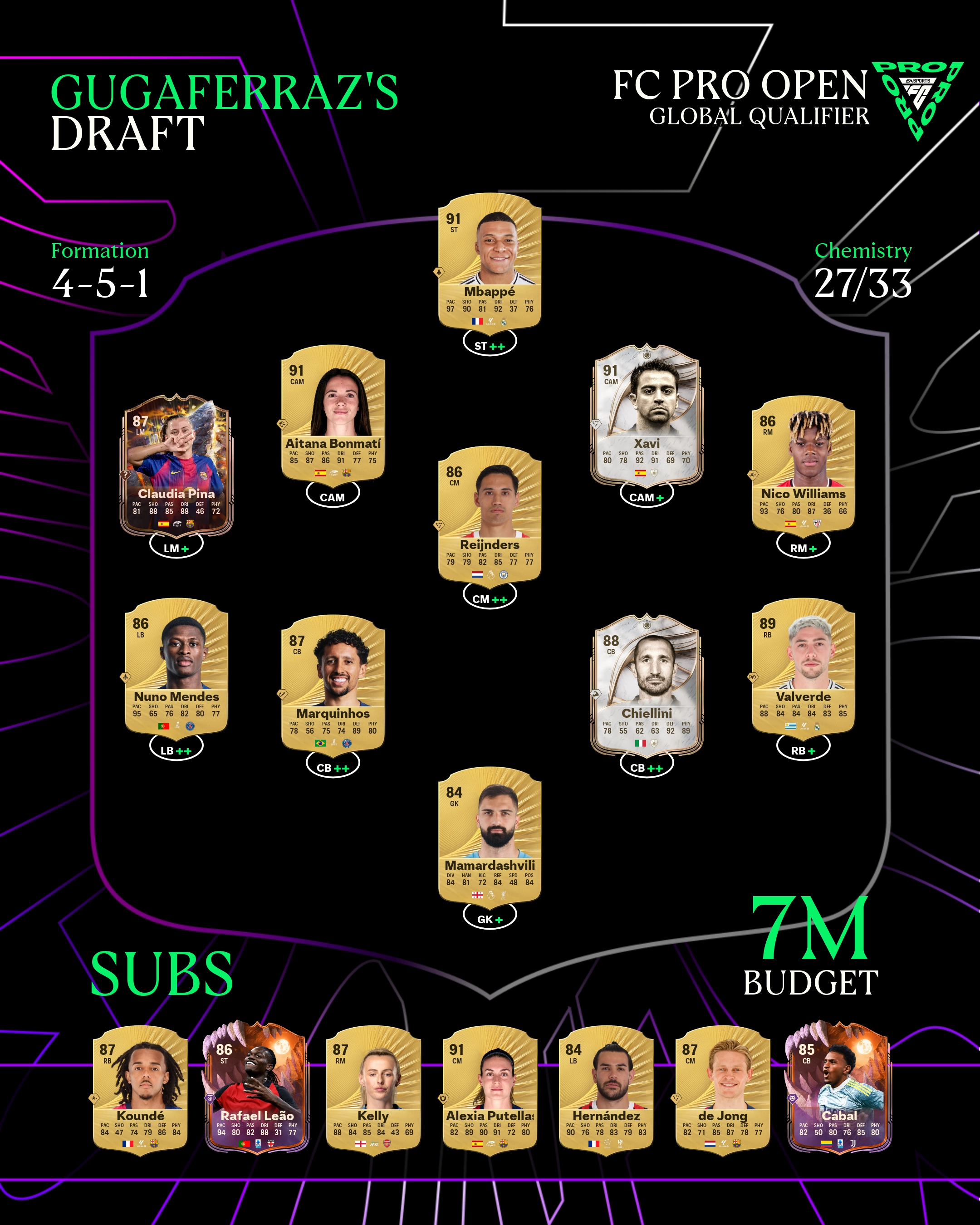Click the de Jong substitute card

pyautogui.click(x=723, y=1090)
